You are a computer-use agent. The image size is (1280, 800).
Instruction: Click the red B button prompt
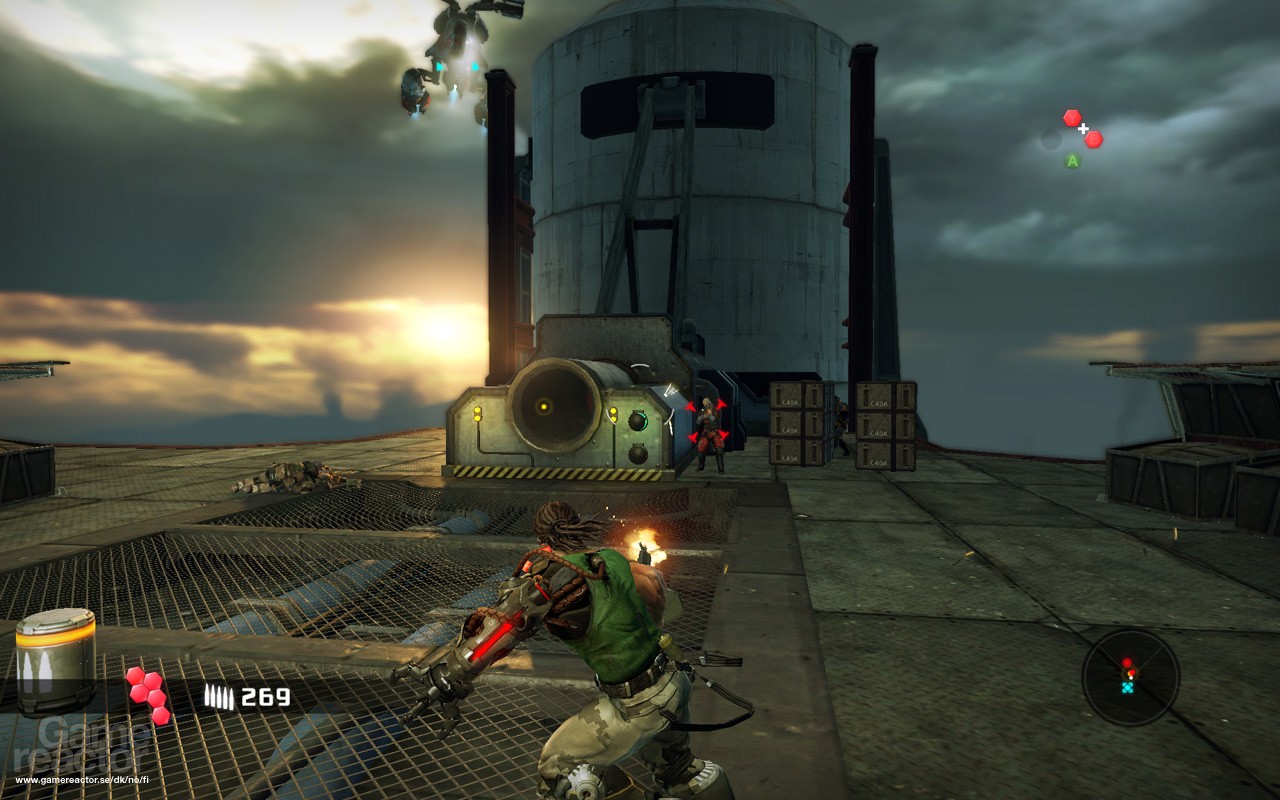coord(1093,139)
